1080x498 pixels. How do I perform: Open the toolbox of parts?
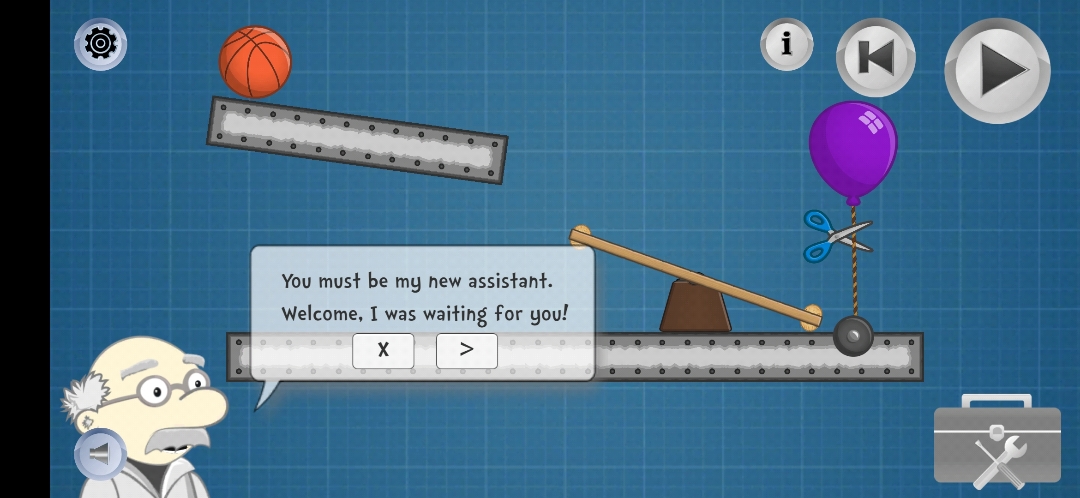tap(997, 444)
